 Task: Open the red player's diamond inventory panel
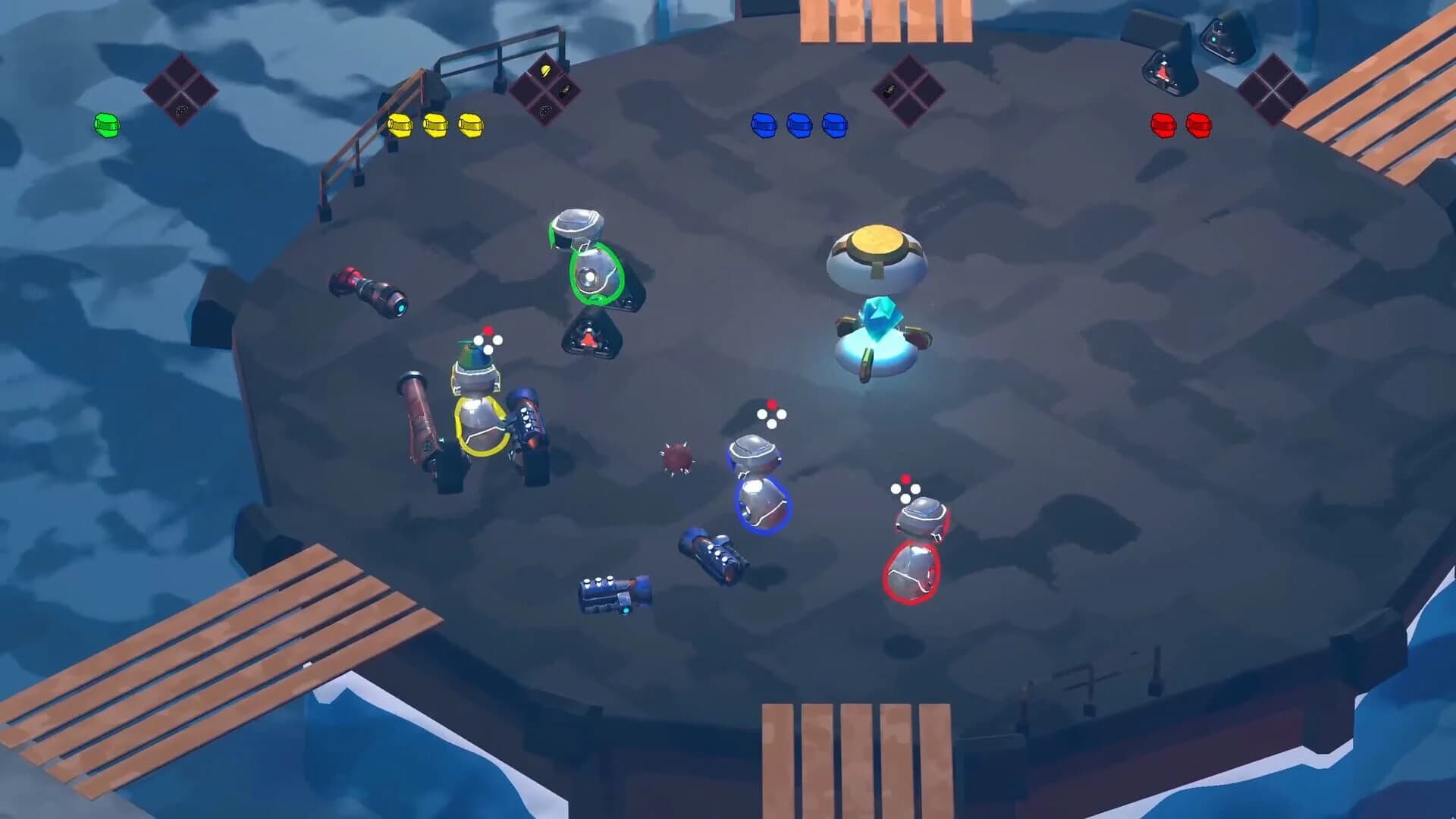[x=1274, y=89]
